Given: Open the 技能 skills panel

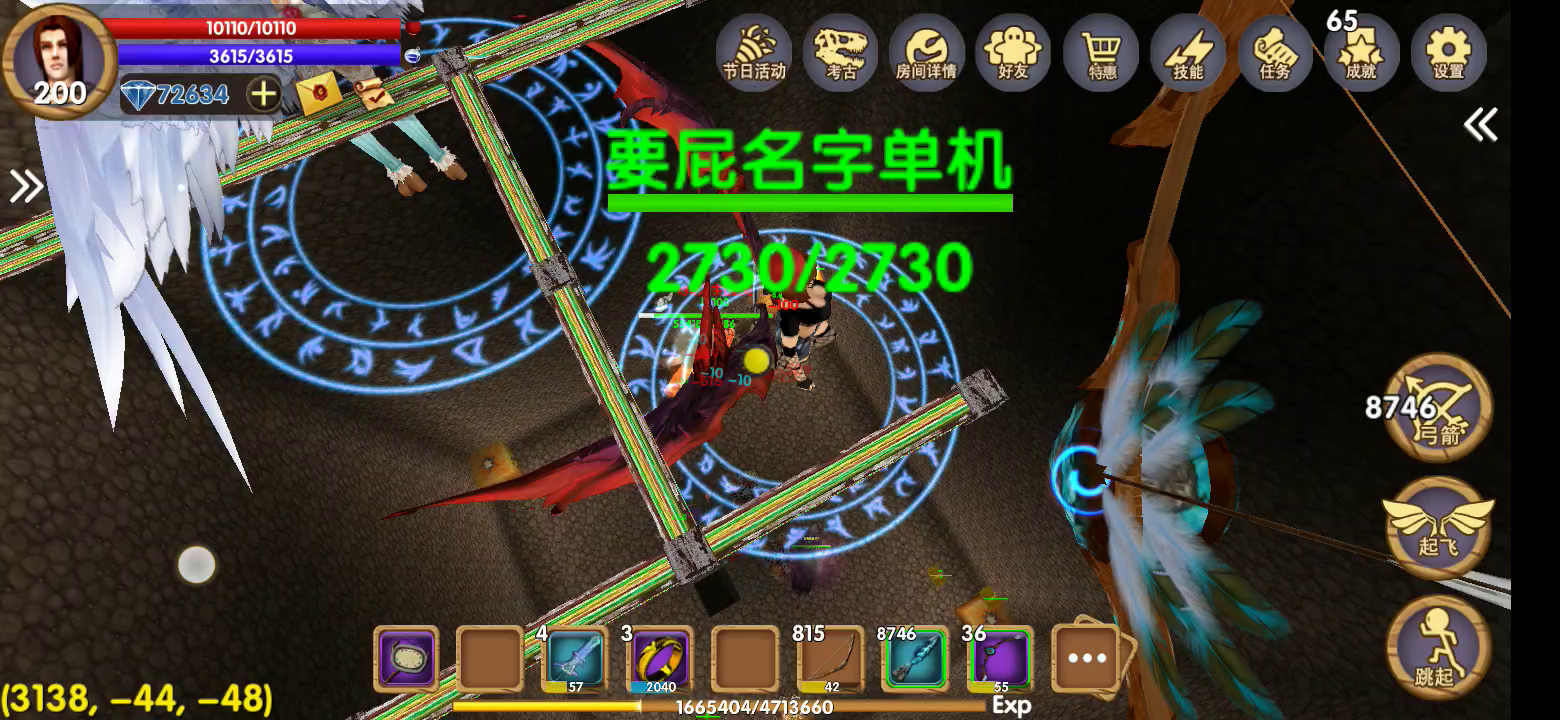Looking at the screenshot, I should [1187, 55].
